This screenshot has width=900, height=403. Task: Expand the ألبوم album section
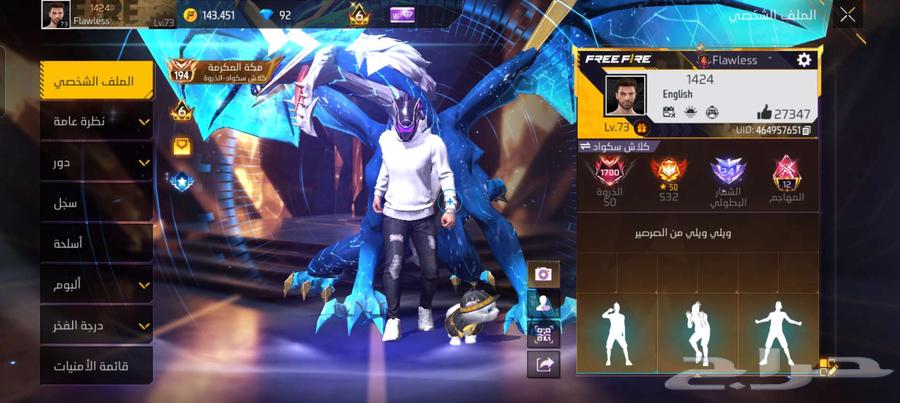tap(97, 285)
